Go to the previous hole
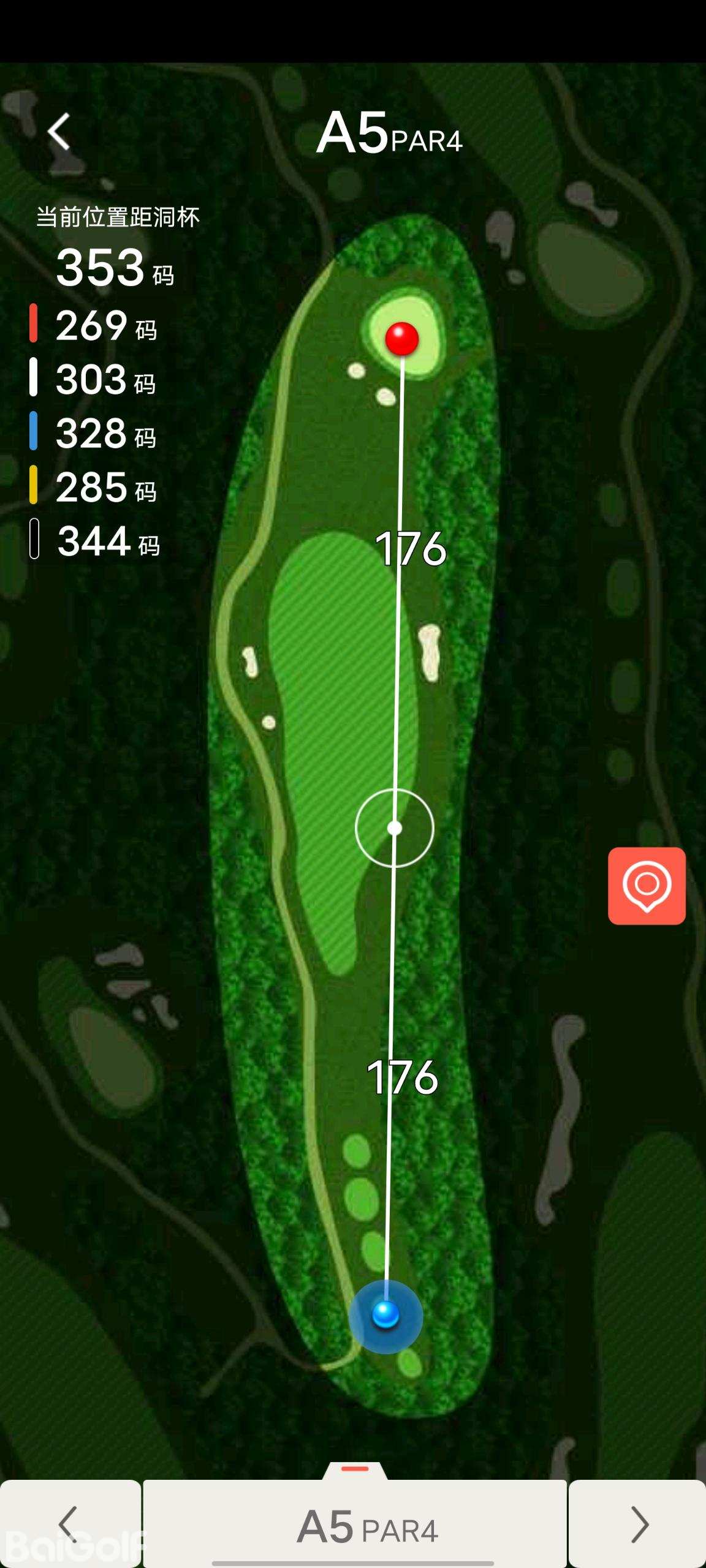 [69, 1524]
